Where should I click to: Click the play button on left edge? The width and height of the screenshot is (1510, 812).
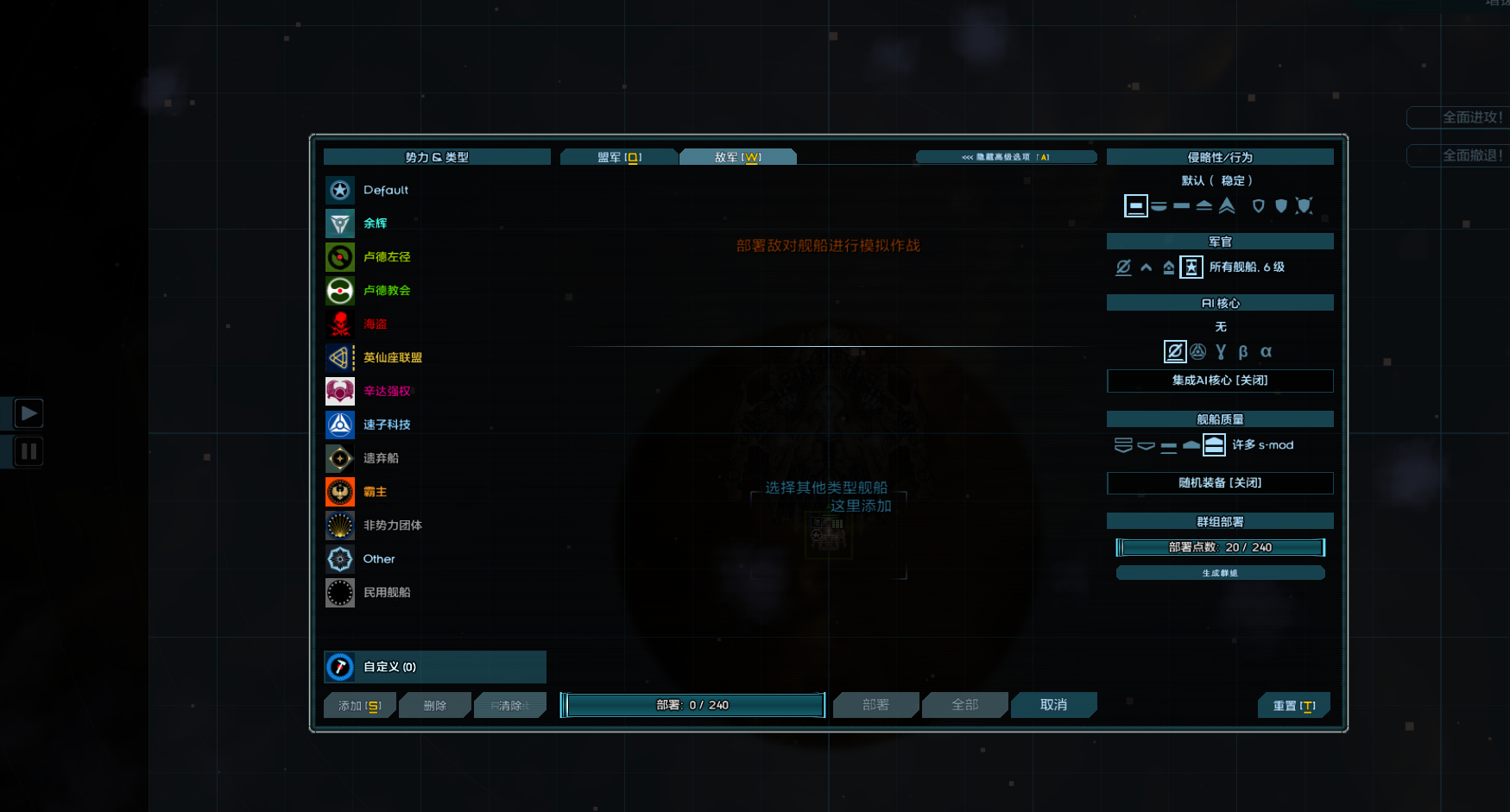tap(28, 413)
